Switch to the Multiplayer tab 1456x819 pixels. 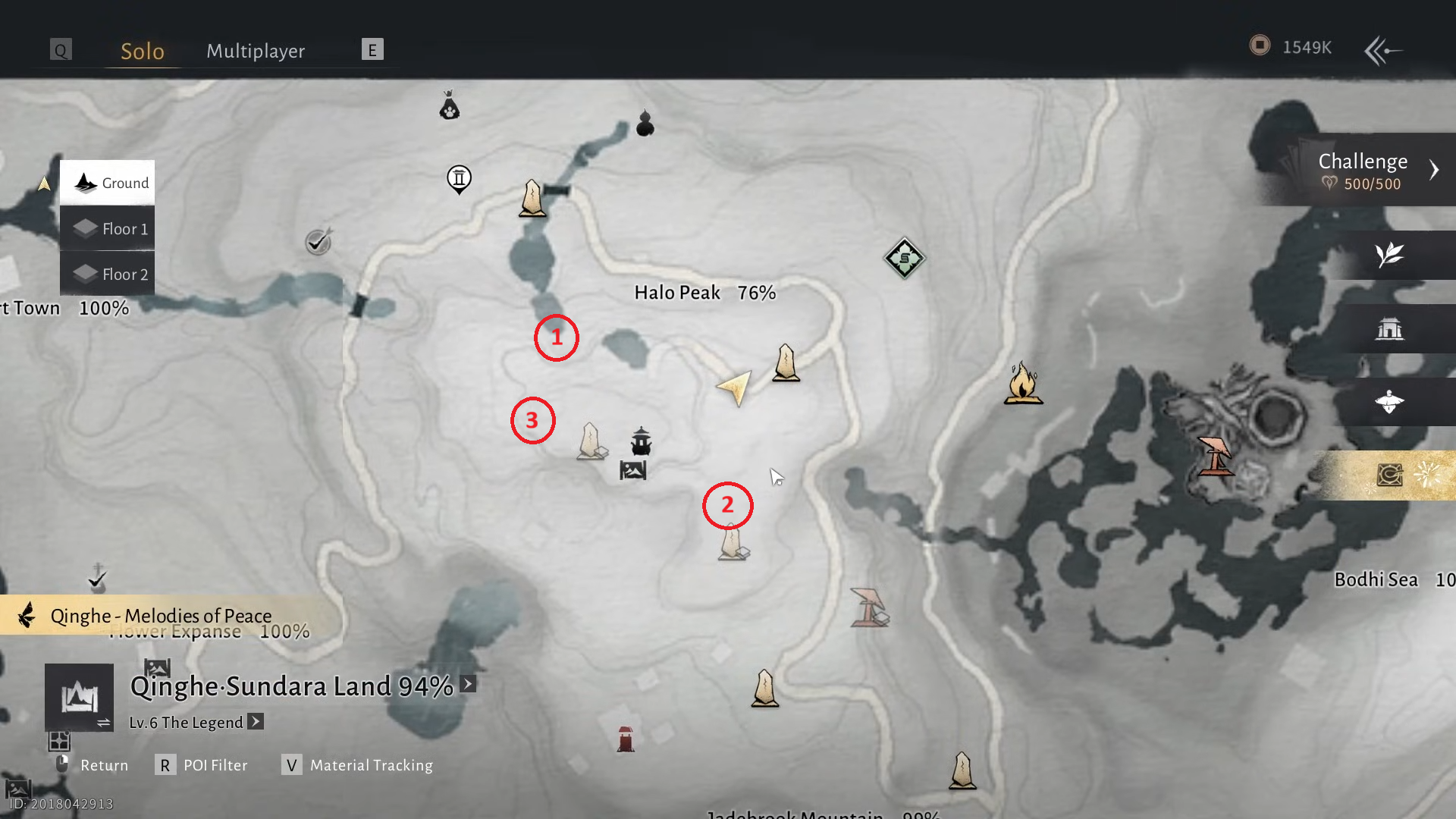(256, 51)
